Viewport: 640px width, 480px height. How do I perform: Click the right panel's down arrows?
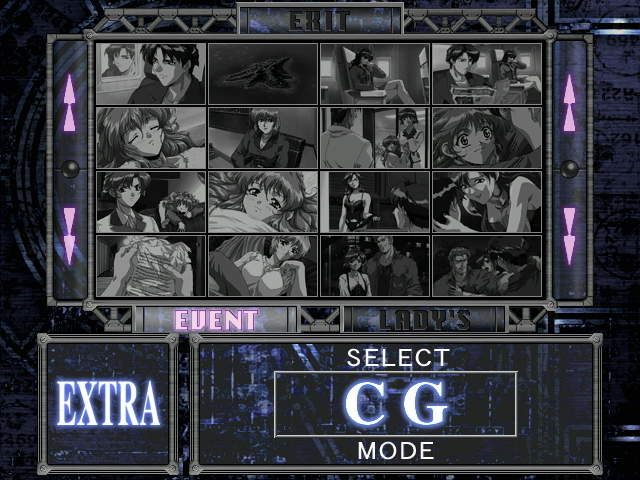tap(569, 234)
